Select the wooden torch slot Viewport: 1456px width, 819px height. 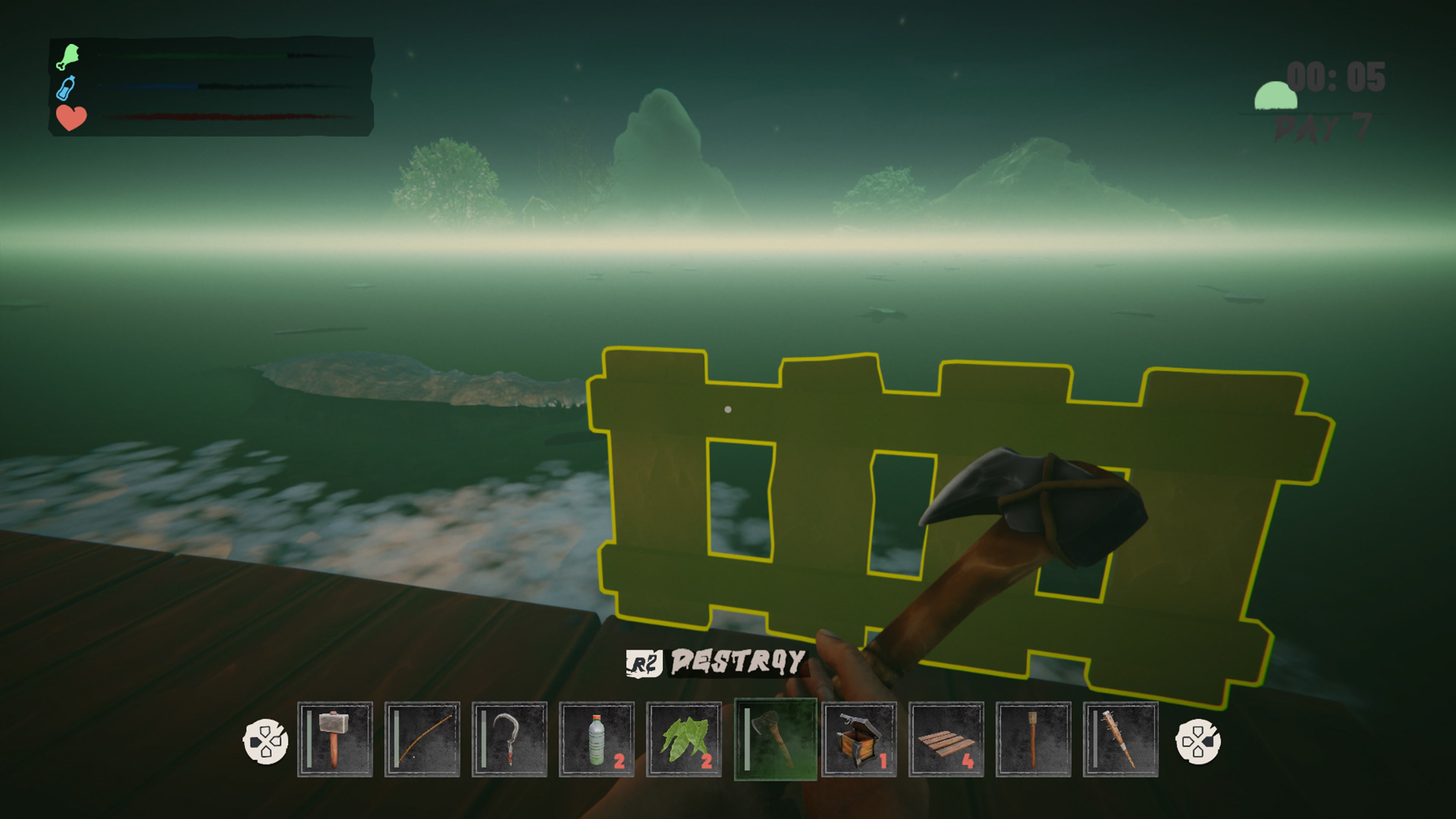1032,739
